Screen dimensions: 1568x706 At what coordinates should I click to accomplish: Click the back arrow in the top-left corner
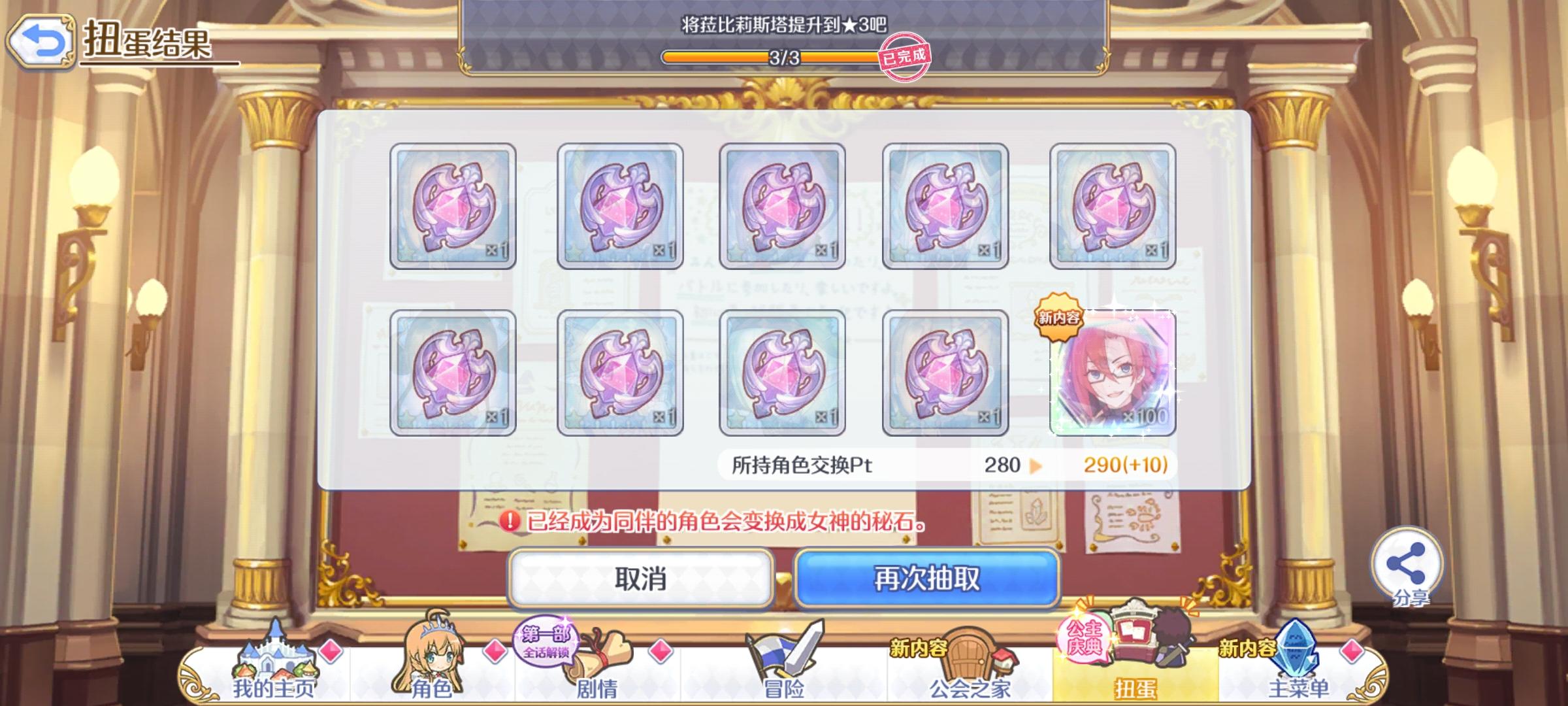point(41,41)
